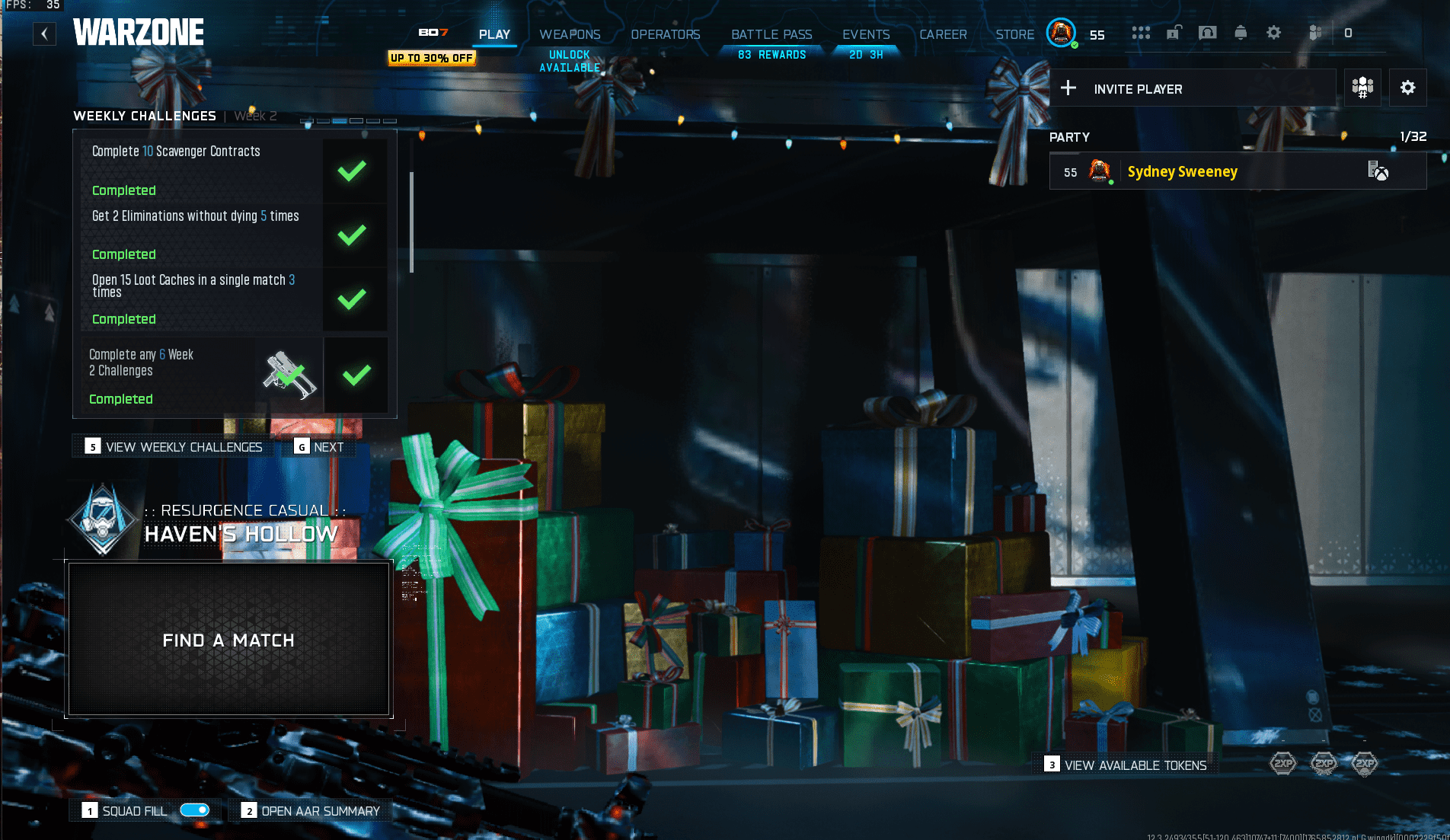1450x840 pixels.
Task: Open the STORE menu
Action: click(1014, 34)
